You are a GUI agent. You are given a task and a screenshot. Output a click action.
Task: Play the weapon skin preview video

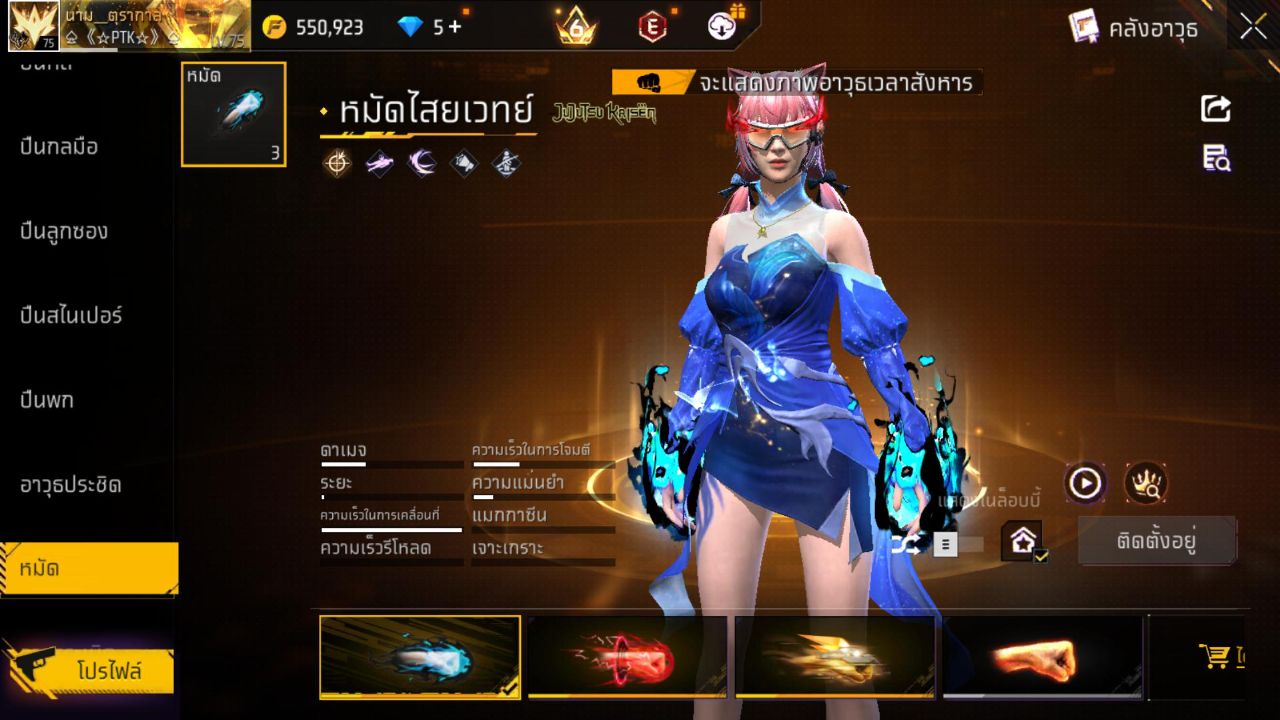tap(1083, 482)
